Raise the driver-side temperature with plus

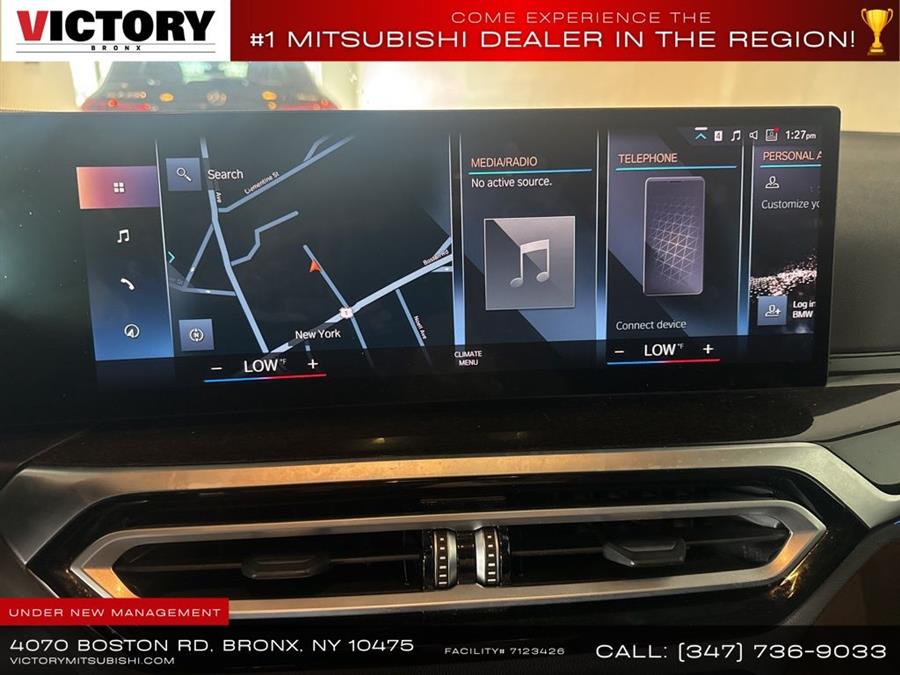pyautogui.click(x=313, y=364)
